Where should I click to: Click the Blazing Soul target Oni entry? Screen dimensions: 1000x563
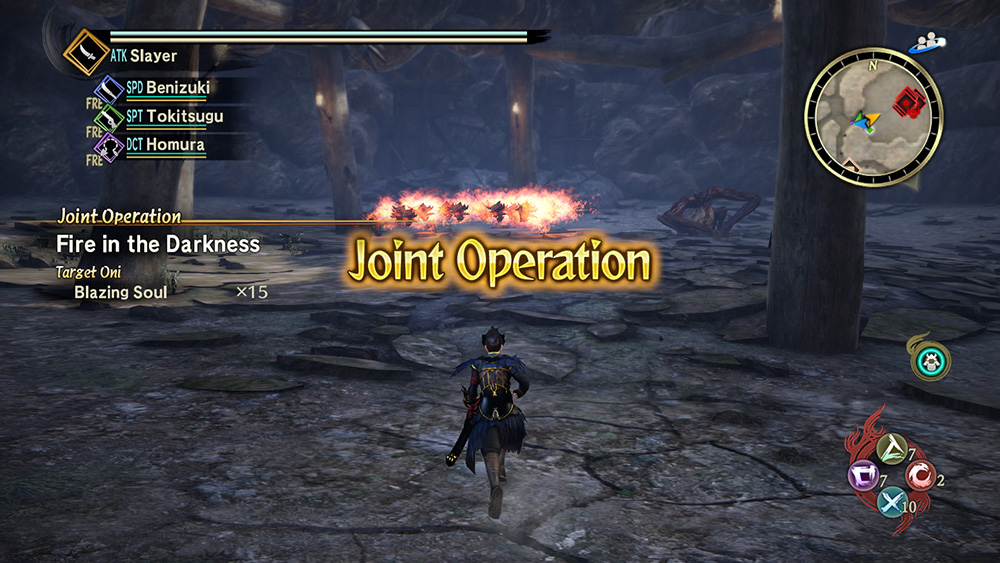tap(121, 293)
